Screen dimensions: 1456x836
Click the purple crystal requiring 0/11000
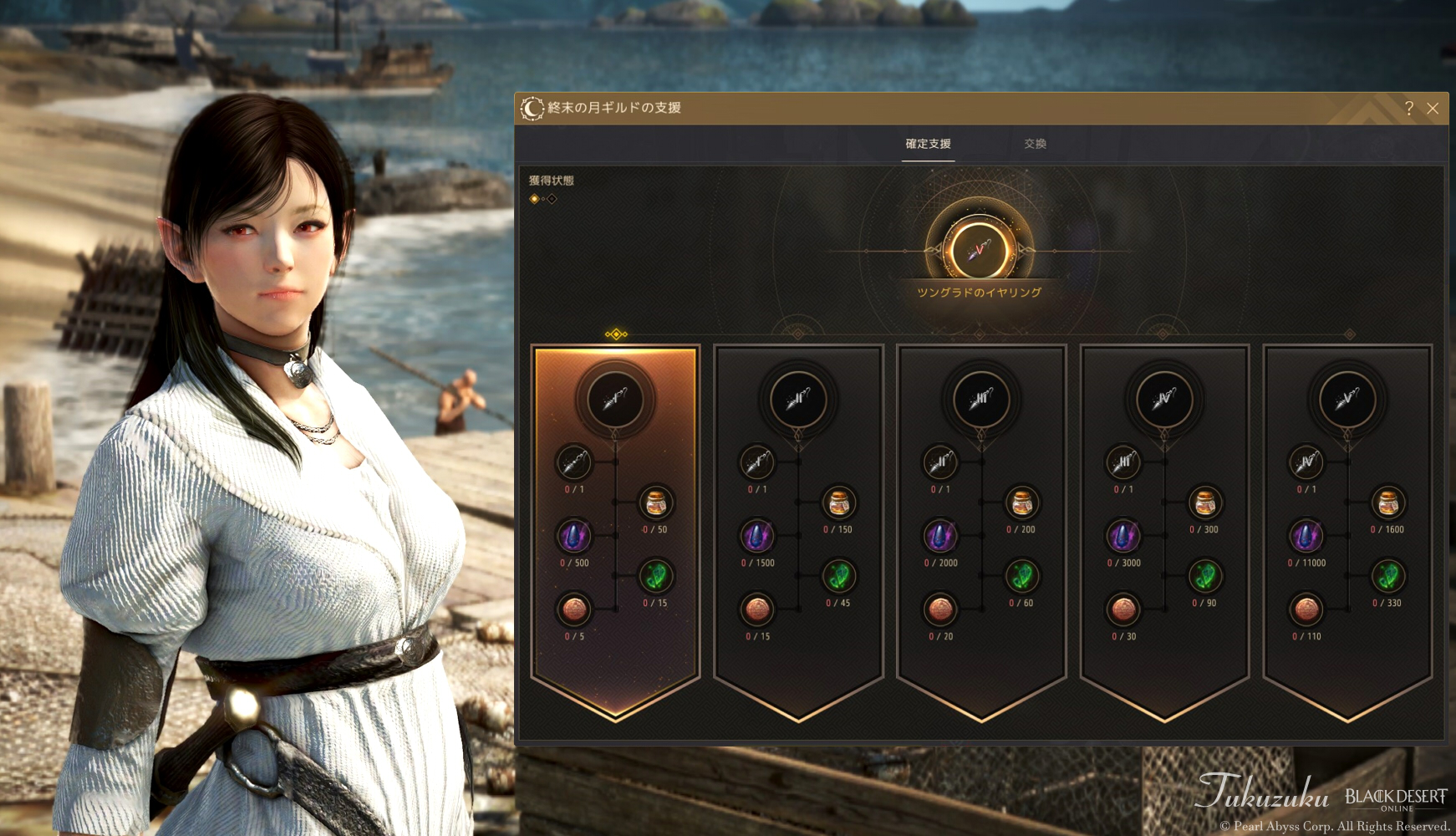(1306, 537)
